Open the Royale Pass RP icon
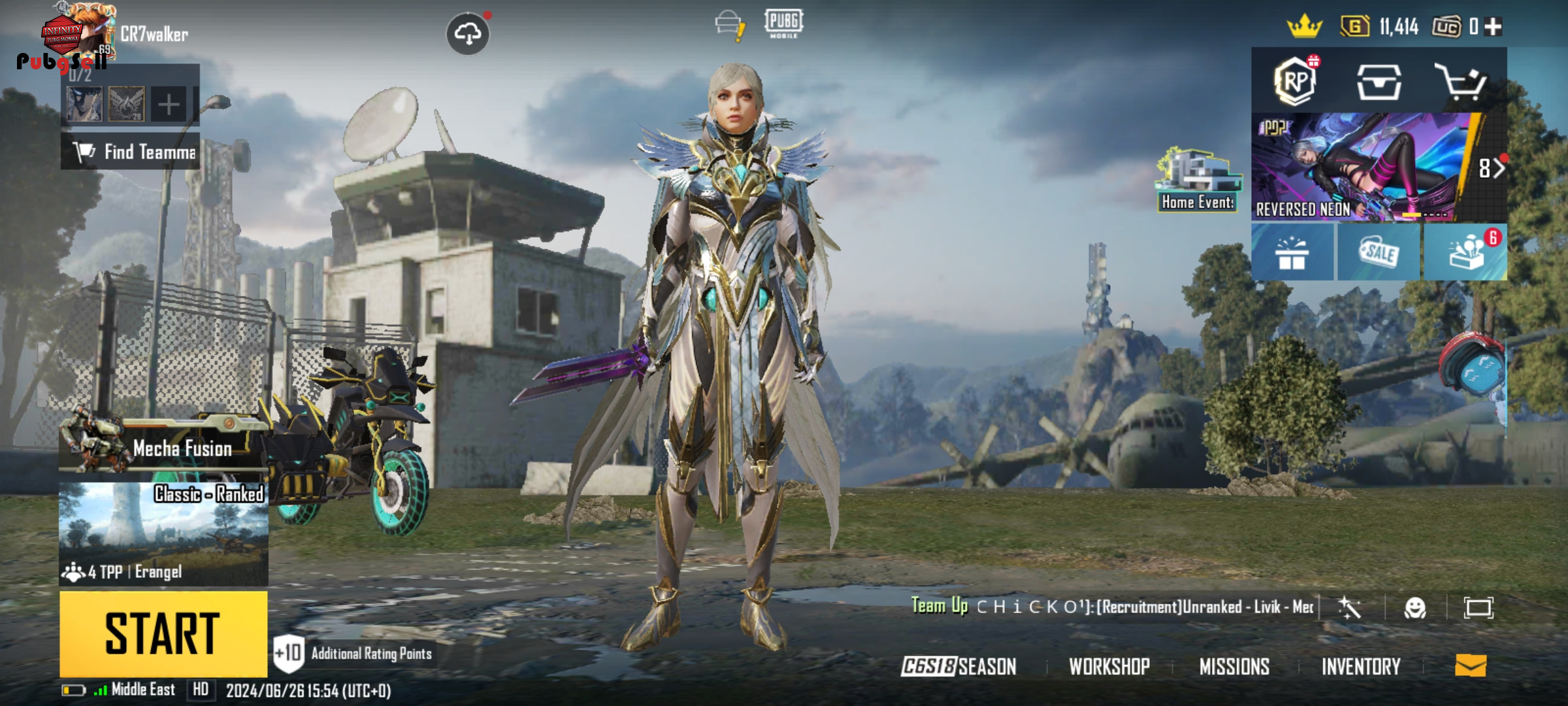 (1296, 82)
